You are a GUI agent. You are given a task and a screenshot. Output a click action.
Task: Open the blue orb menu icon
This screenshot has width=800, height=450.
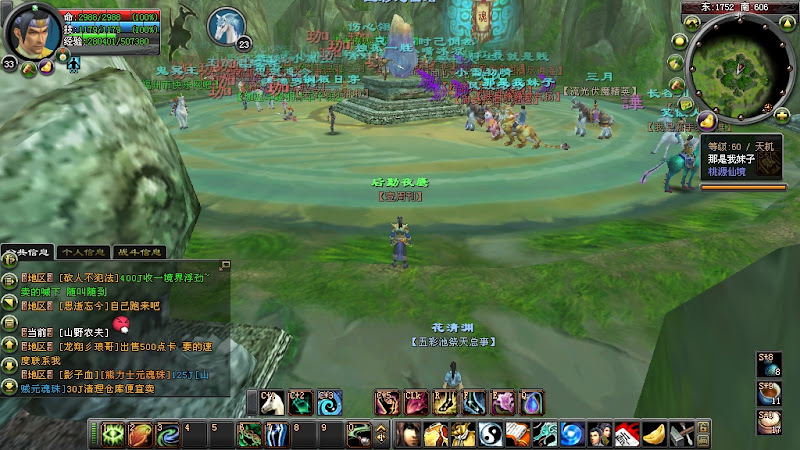(571, 435)
